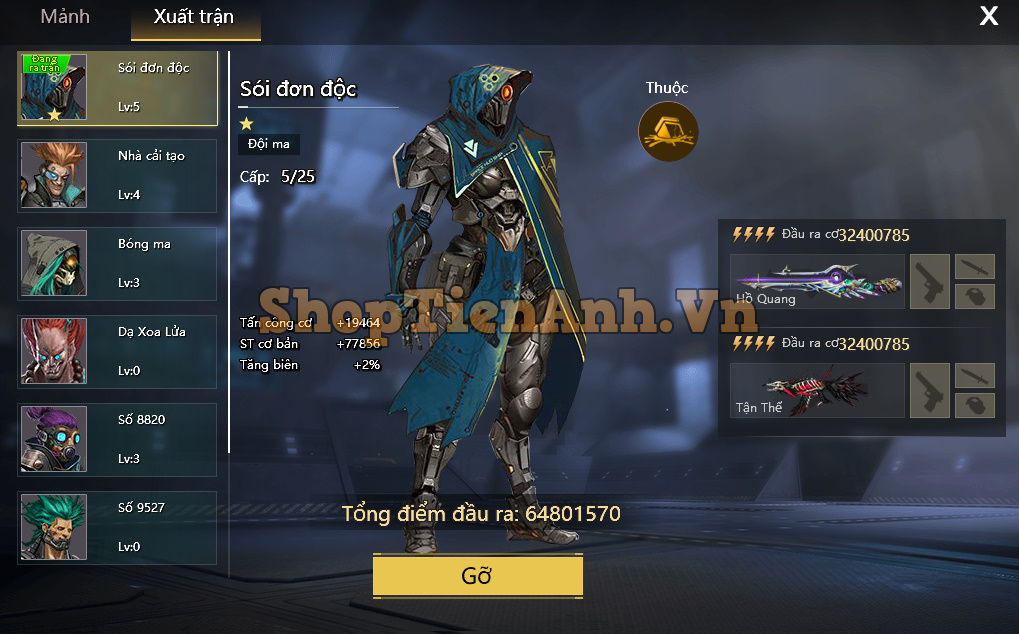Select the Tận Thế weapon slot
Image resolution: width=1019 pixels, height=634 pixels.
click(817, 390)
